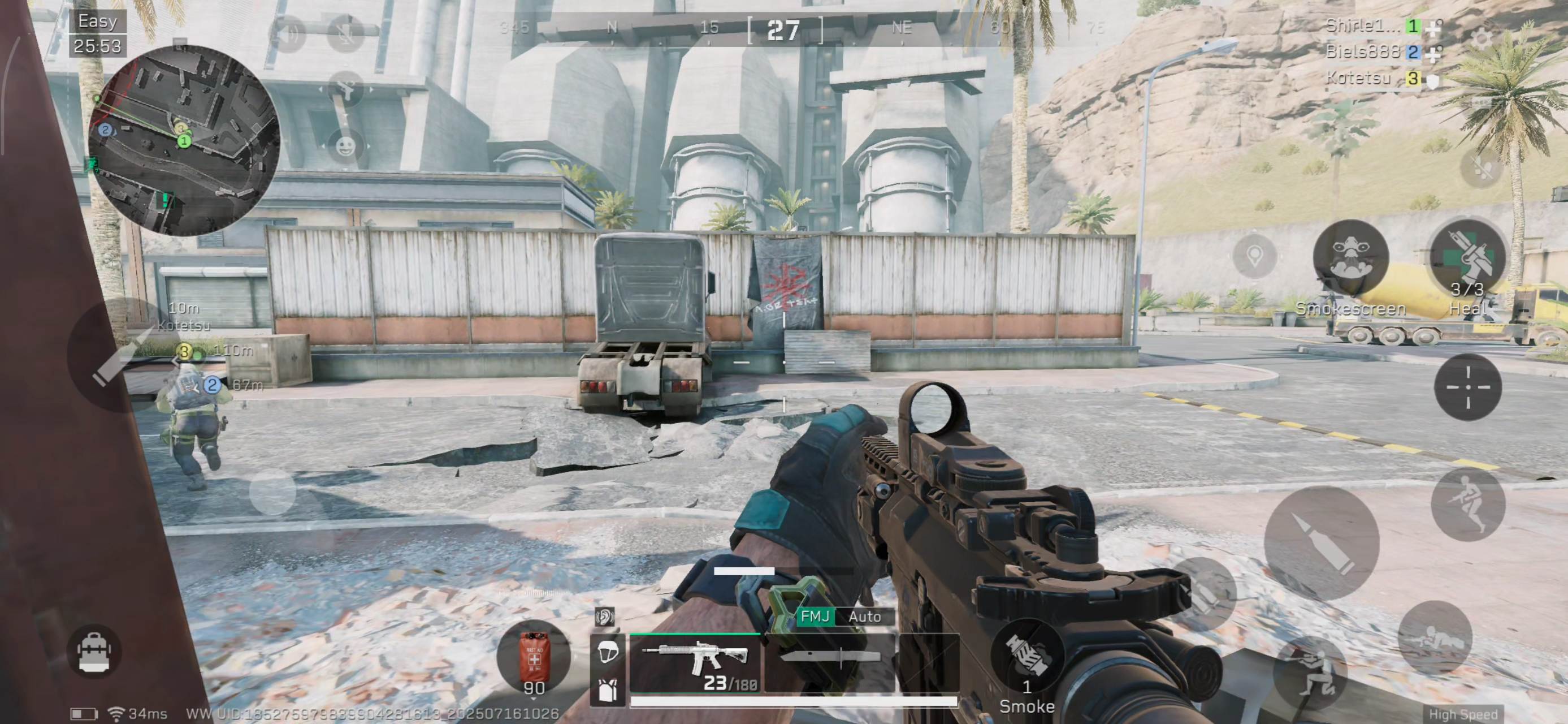The image size is (1568, 724).
Task: Tap the FMJ ammo type selector
Action: click(815, 617)
